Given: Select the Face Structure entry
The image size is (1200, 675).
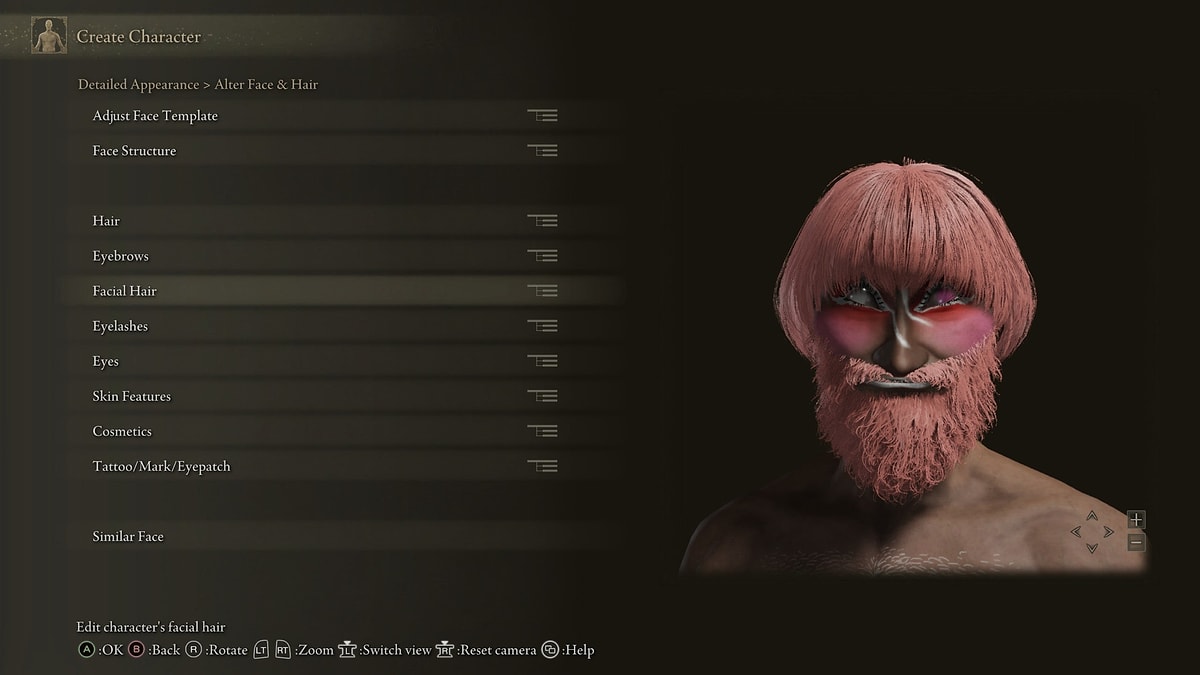Looking at the screenshot, I should coord(135,151).
